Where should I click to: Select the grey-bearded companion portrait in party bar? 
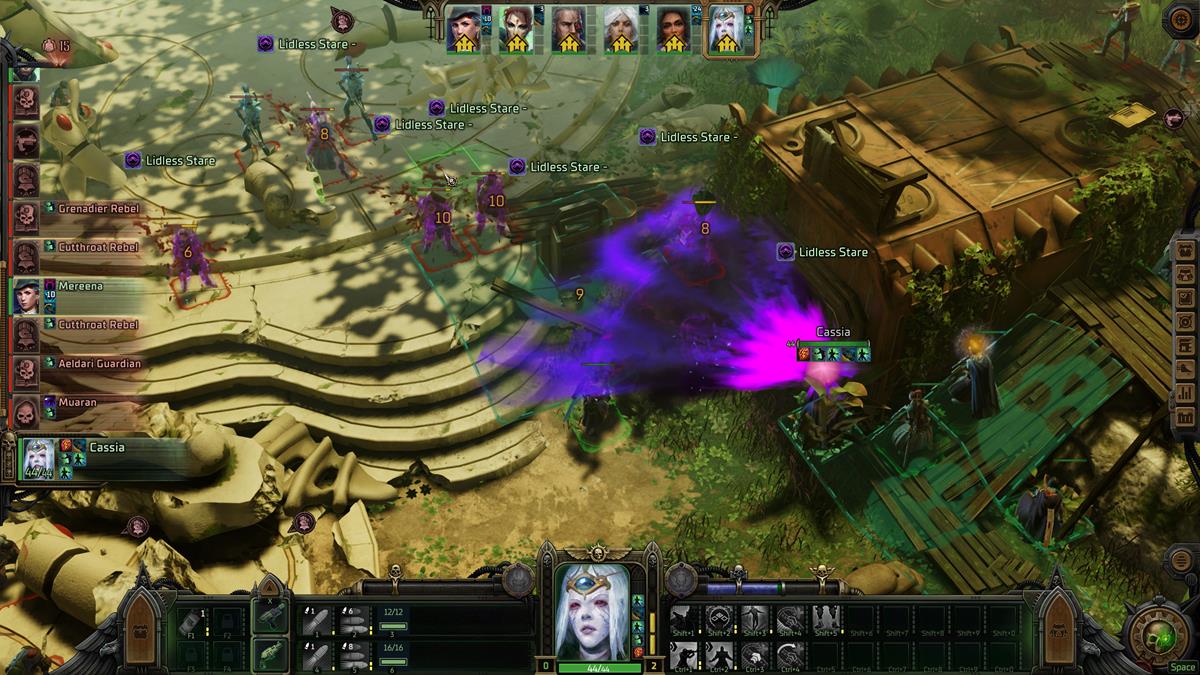pos(567,31)
